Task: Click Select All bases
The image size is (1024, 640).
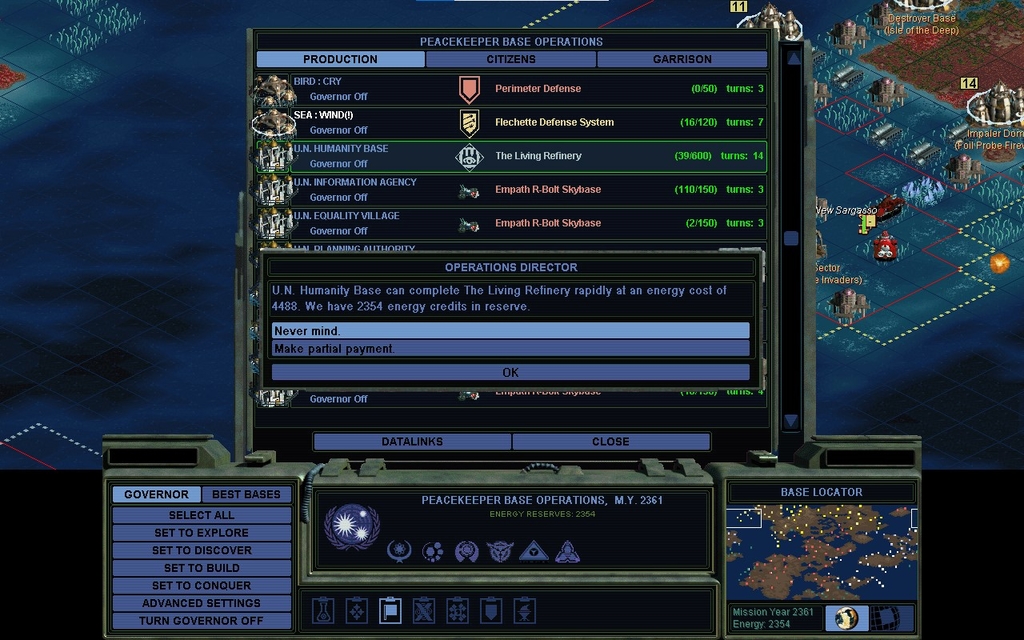Action: [201, 515]
